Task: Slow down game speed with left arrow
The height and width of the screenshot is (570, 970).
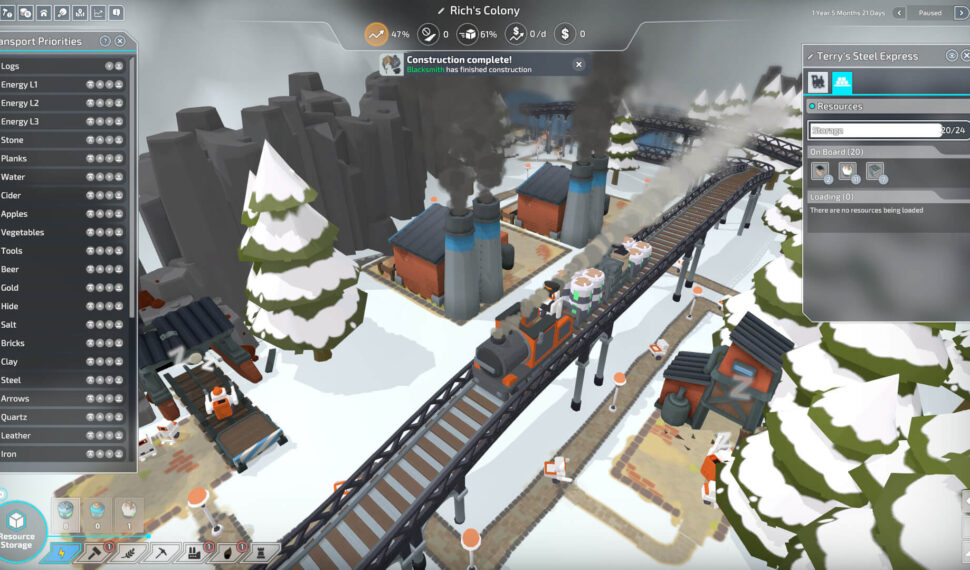Action: coord(898,13)
